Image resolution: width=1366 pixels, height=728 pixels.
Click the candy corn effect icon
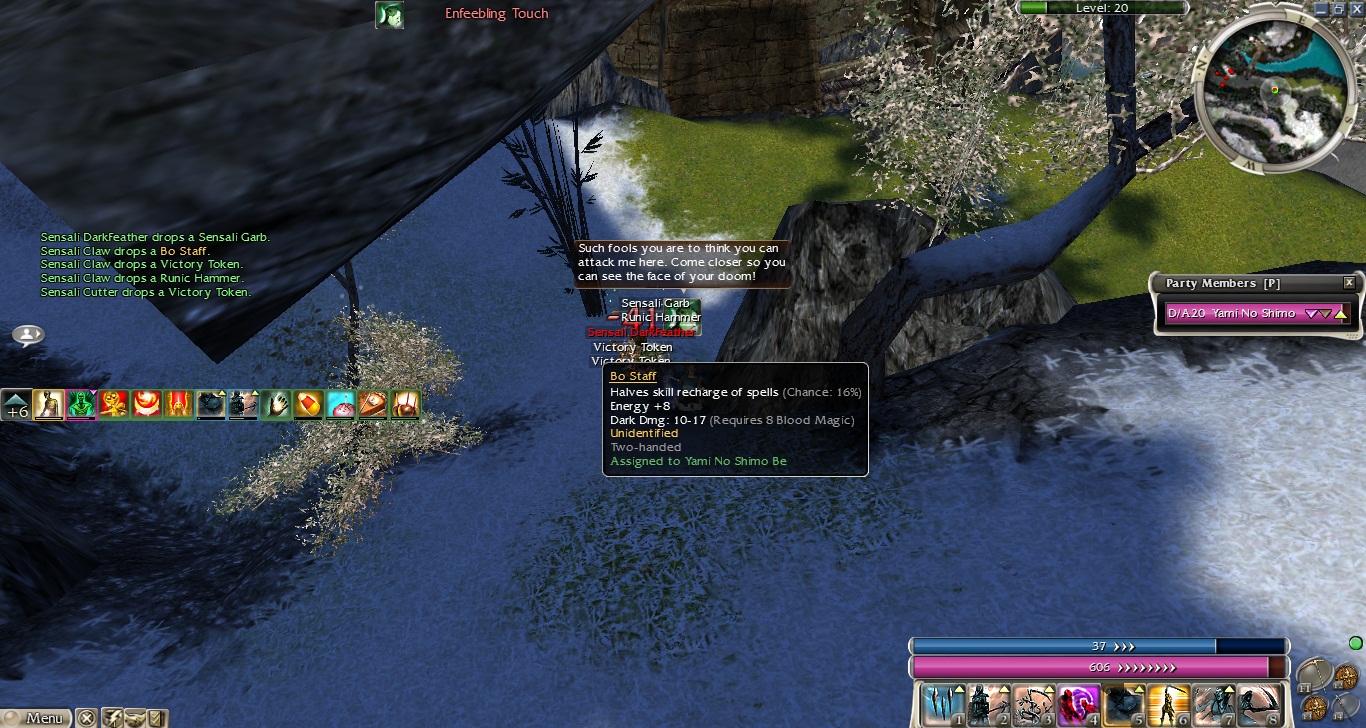click(309, 404)
